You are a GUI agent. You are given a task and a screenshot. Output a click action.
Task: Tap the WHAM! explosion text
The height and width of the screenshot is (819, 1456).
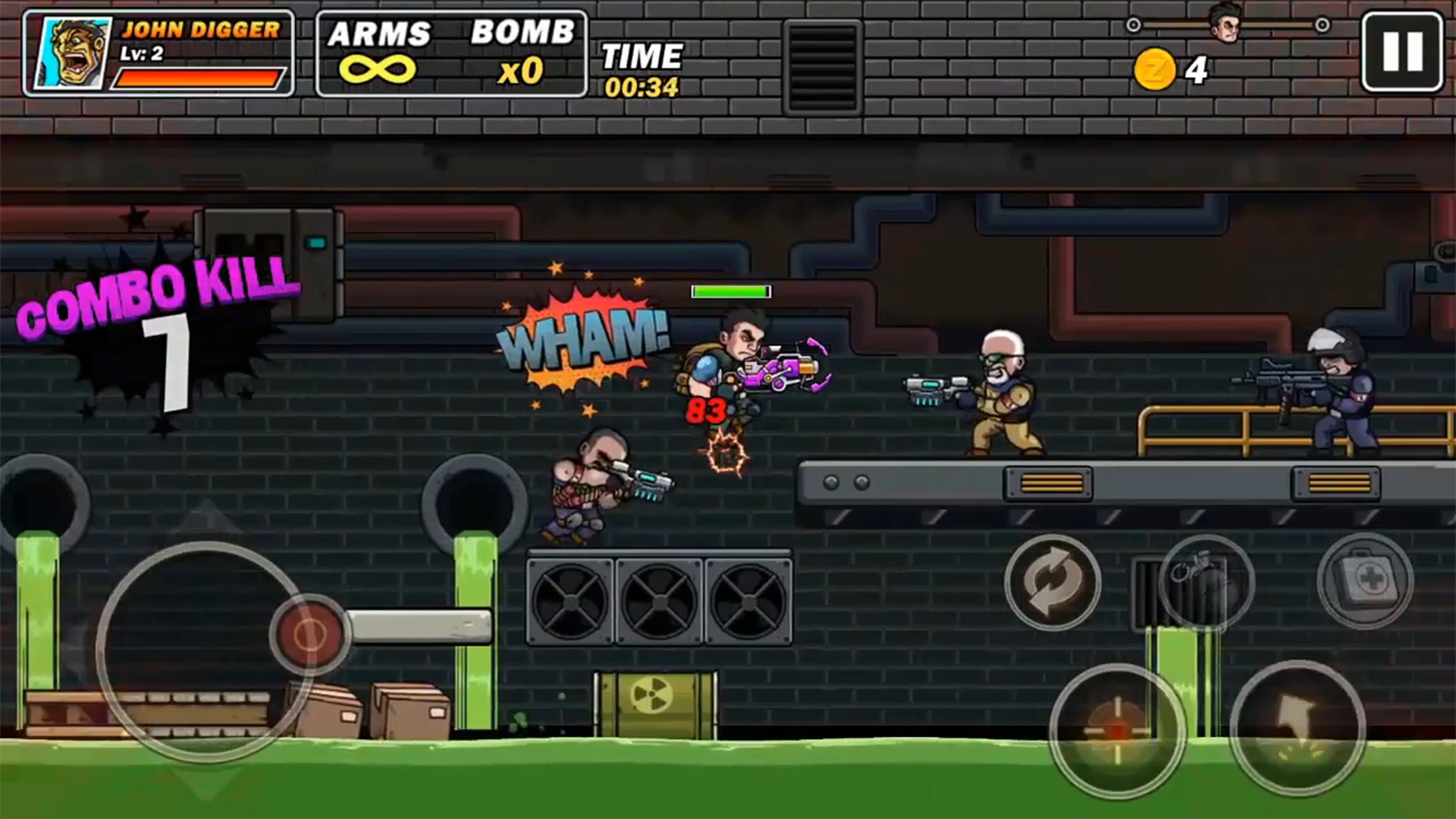click(579, 339)
